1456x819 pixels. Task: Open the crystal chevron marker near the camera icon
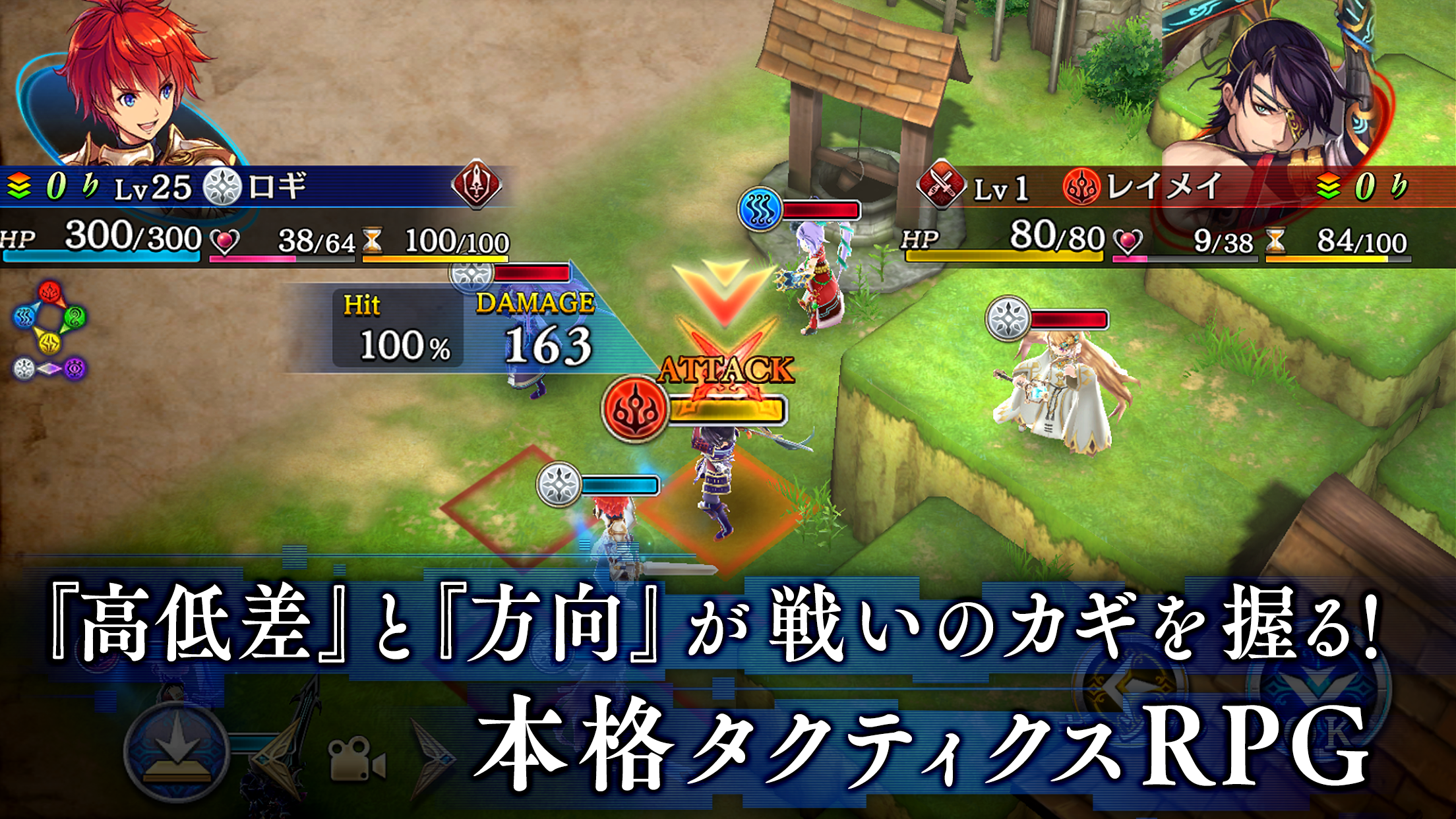pos(432,758)
